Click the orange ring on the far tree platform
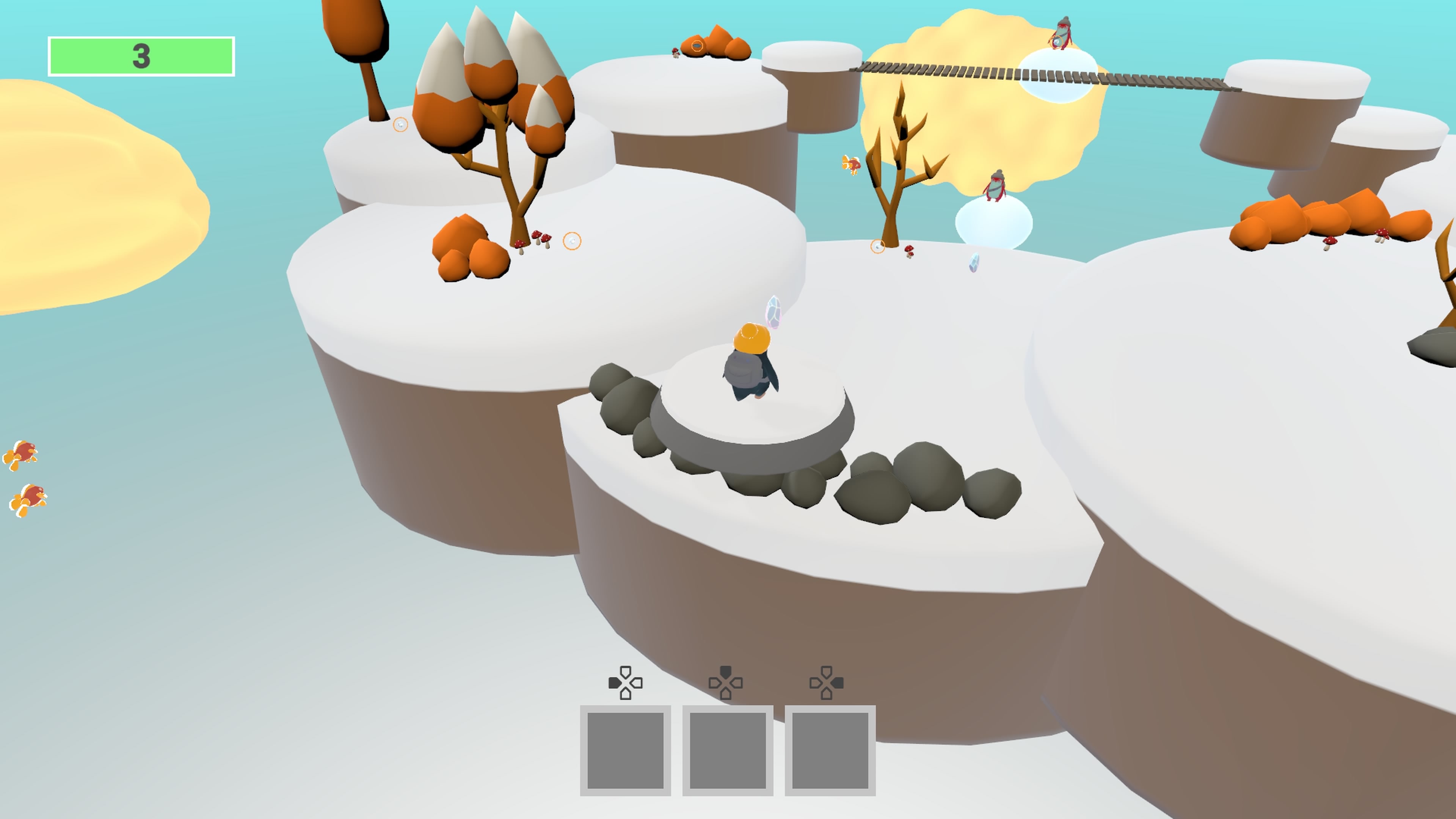1456x819 pixels. pos(401,126)
